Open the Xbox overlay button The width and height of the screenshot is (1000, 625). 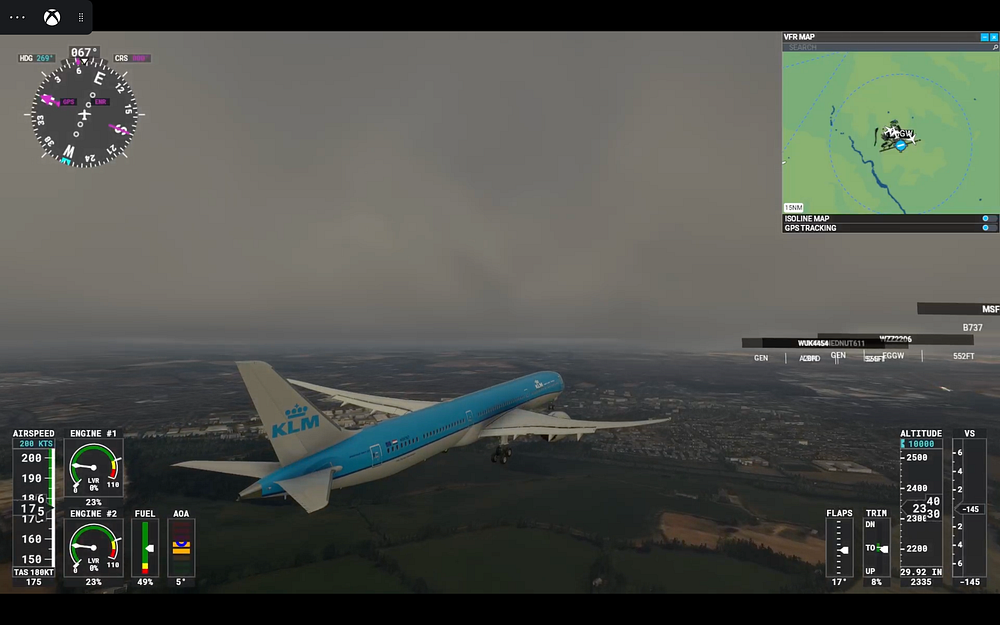click(51, 17)
